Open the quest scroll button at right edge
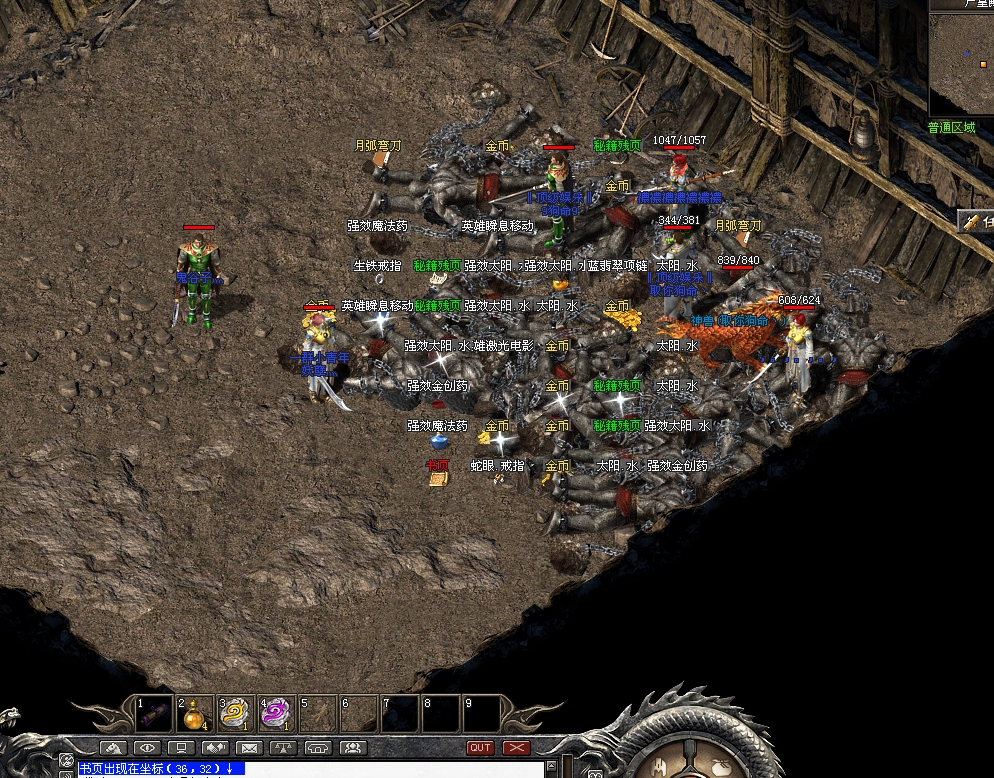 [976, 222]
